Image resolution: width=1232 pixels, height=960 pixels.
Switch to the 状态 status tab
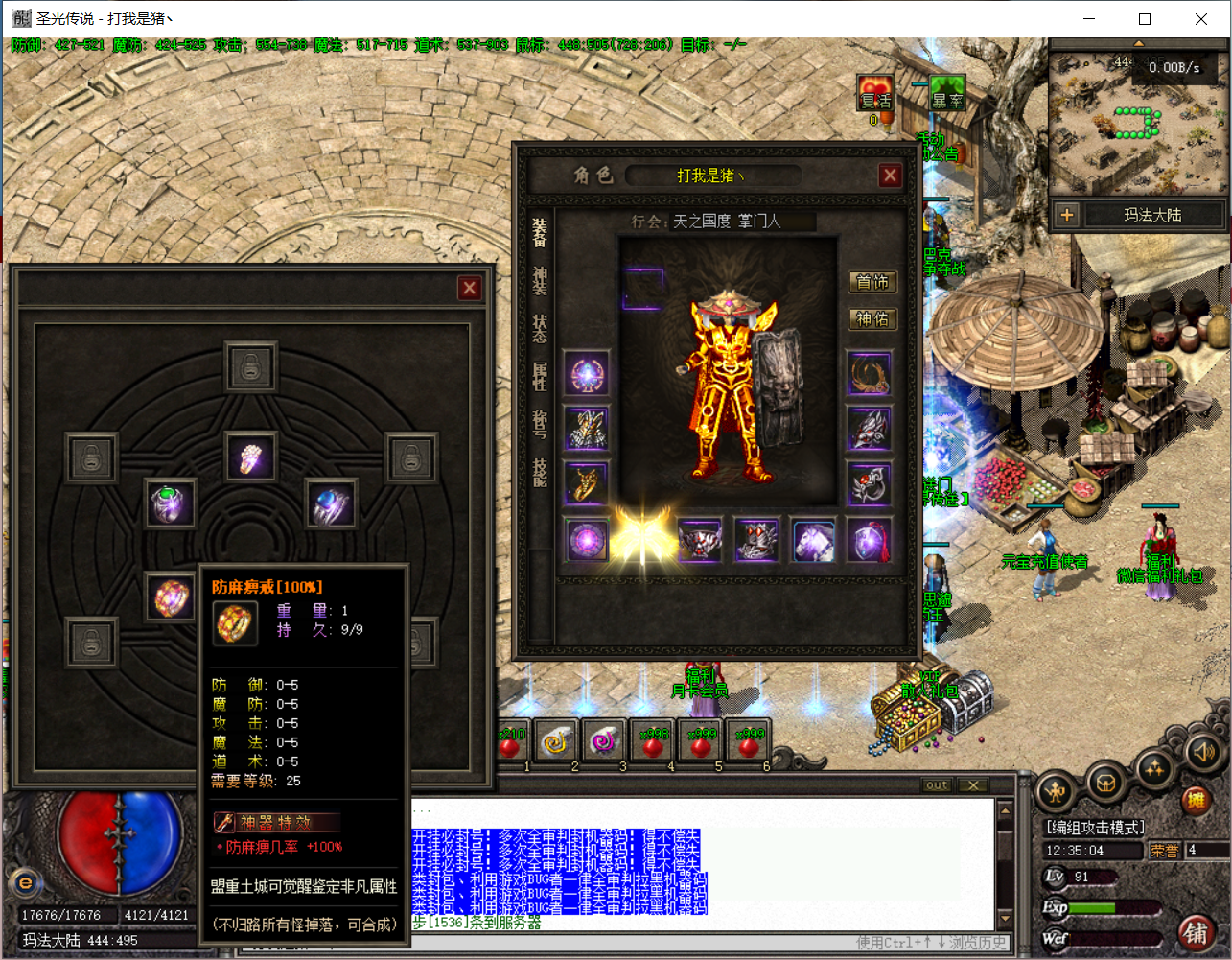(540, 328)
